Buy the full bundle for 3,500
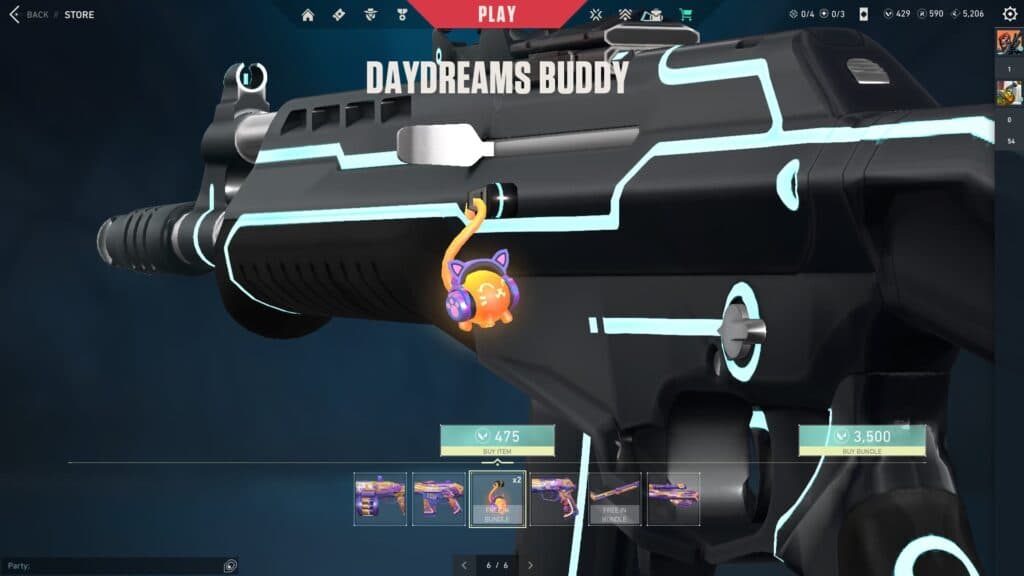Viewport: 1024px width, 576px height. point(862,437)
